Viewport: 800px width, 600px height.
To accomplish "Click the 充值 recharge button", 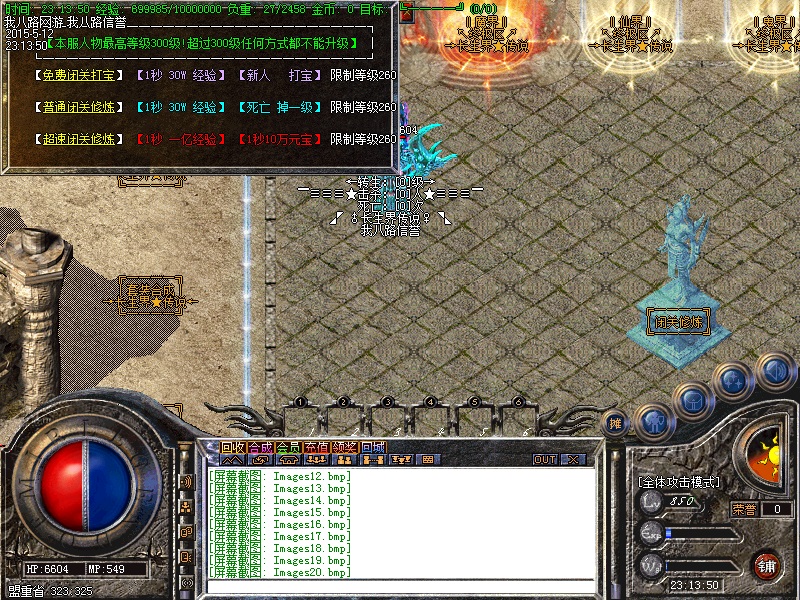I will click(x=316, y=447).
